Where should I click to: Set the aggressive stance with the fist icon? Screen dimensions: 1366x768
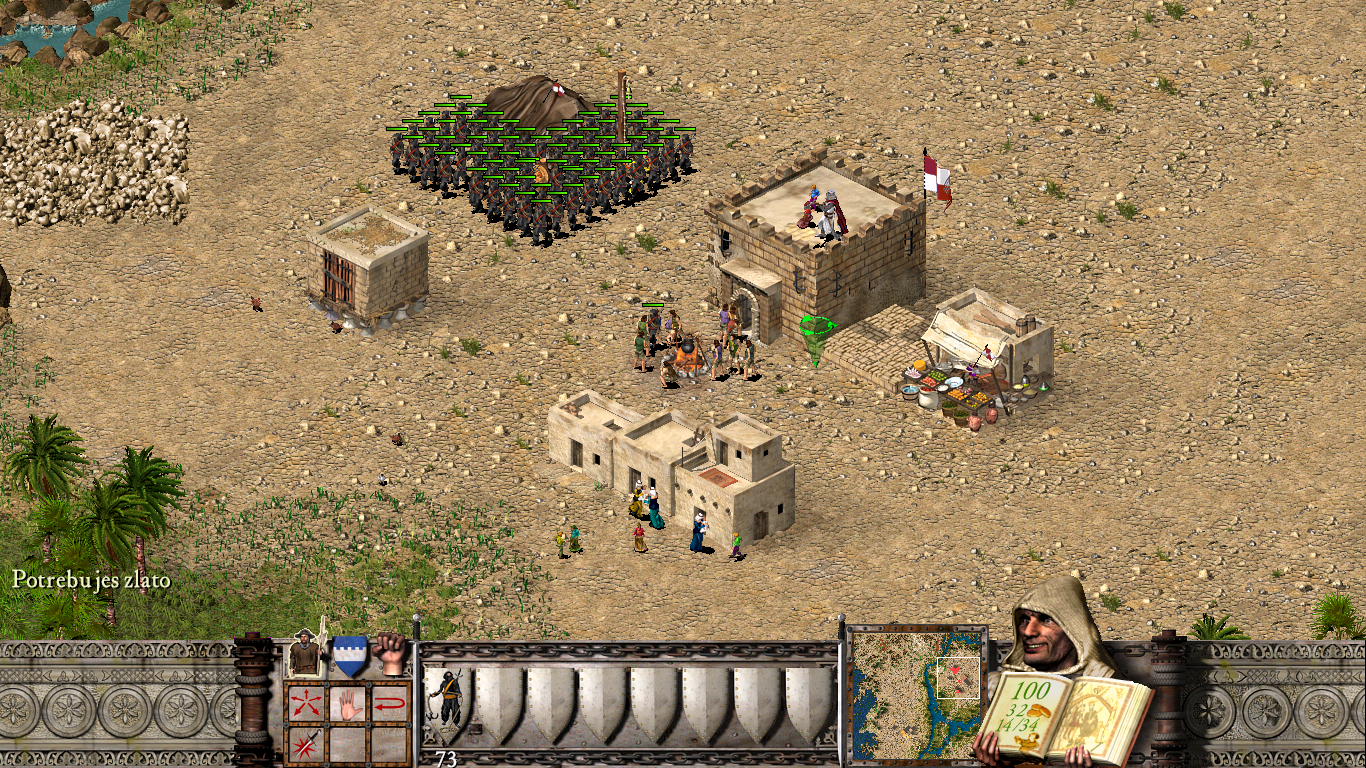point(391,653)
